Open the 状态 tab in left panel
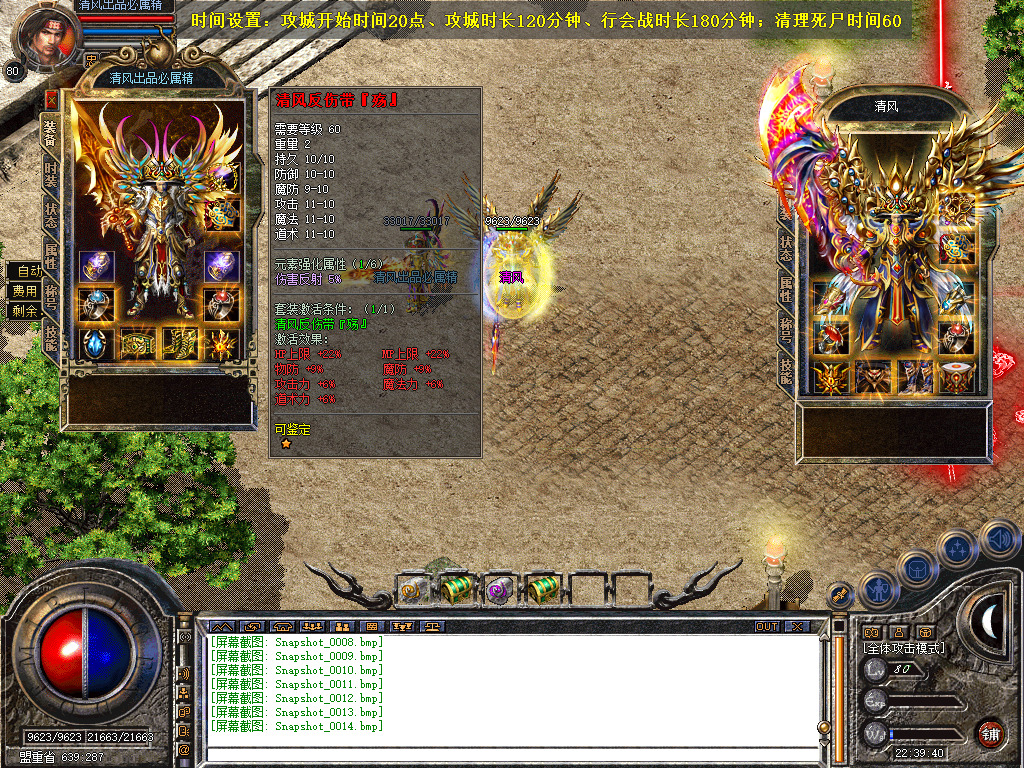Viewport: 1024px width, 768px height. click(51, 215)
